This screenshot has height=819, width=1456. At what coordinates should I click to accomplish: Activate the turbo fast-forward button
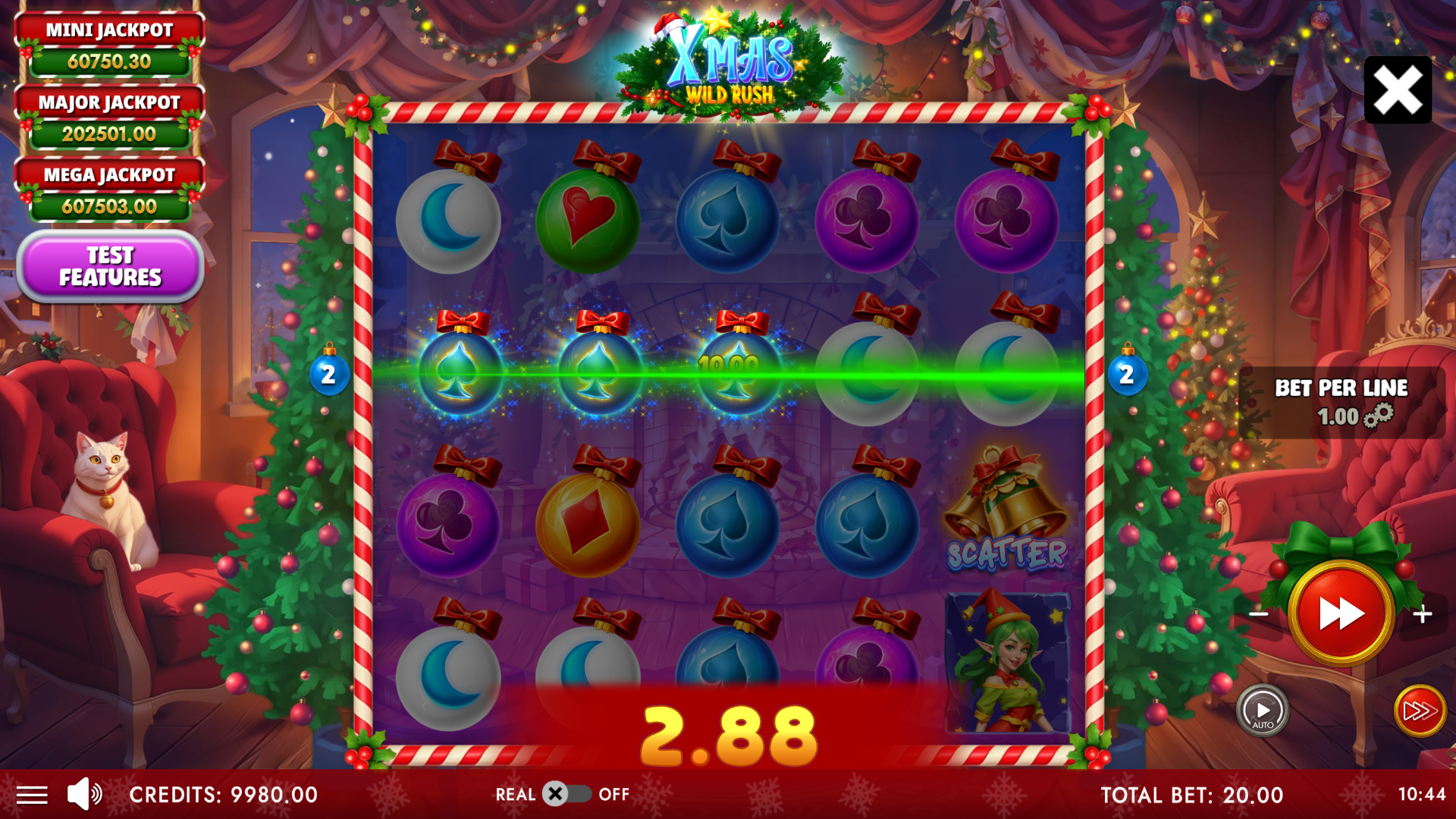(x=1420, y=711)
